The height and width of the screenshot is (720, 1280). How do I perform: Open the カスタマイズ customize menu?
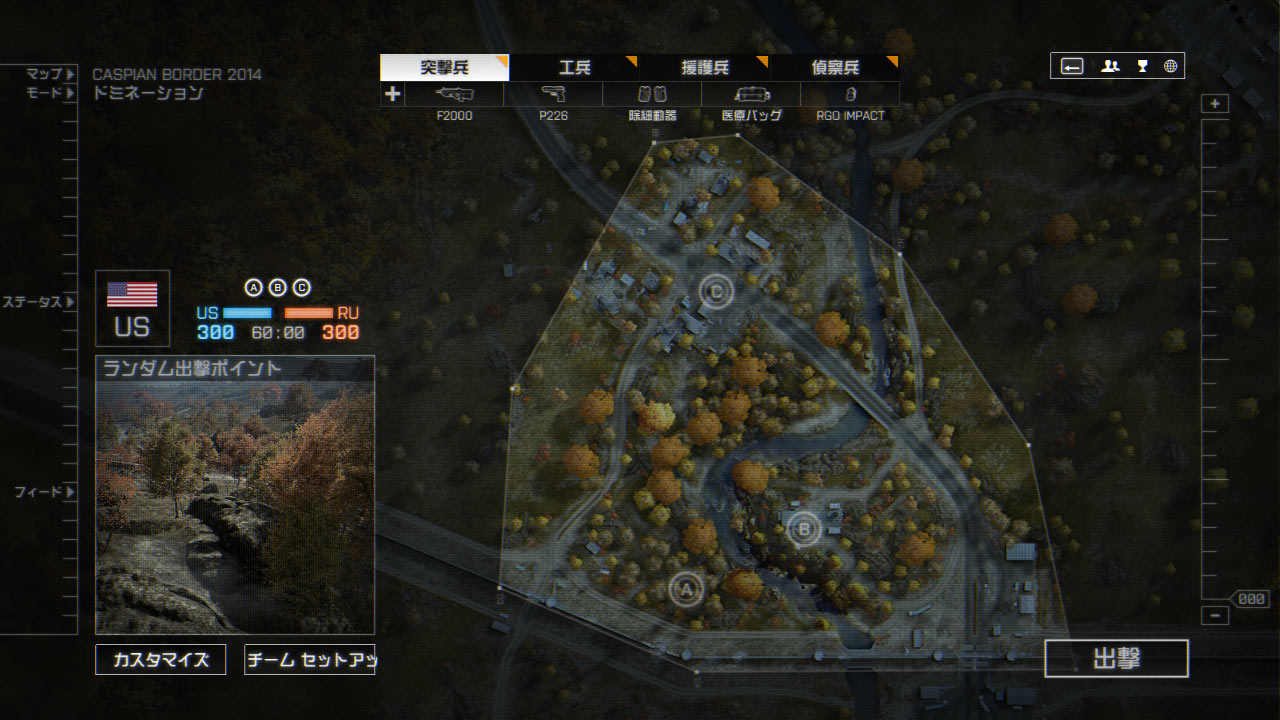(x=161, y=660)
